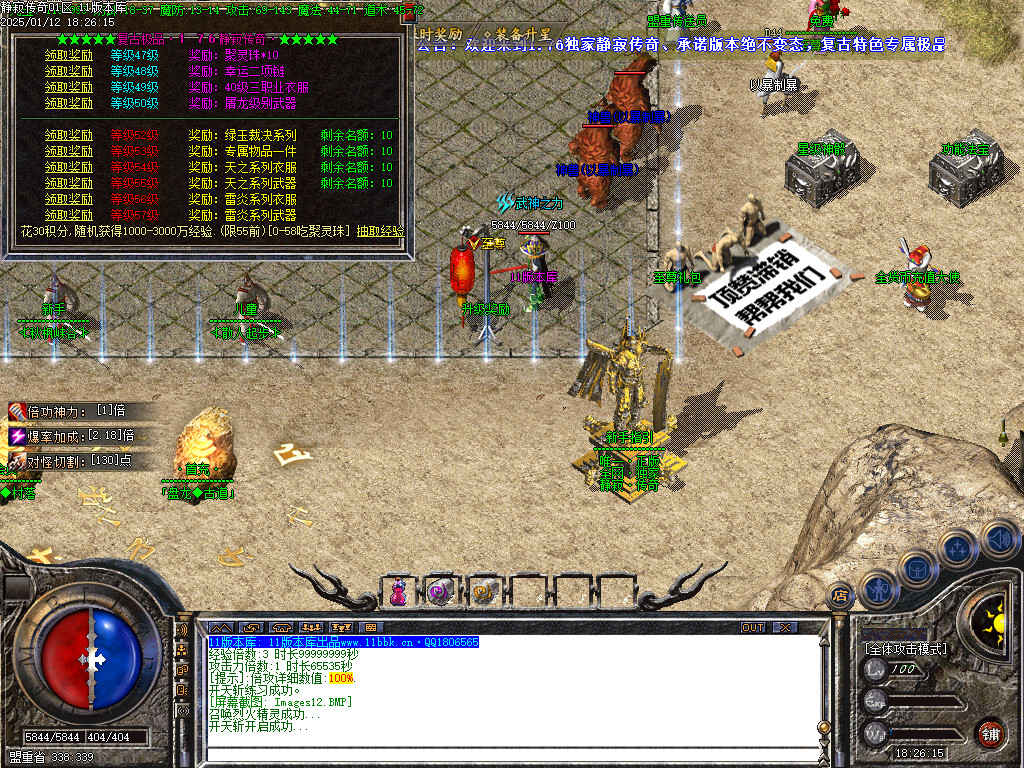Use the purple swirl scroll hotbar slot
Image resolution: width=1024 pixels, height=768 pixels.
[440, 592]
